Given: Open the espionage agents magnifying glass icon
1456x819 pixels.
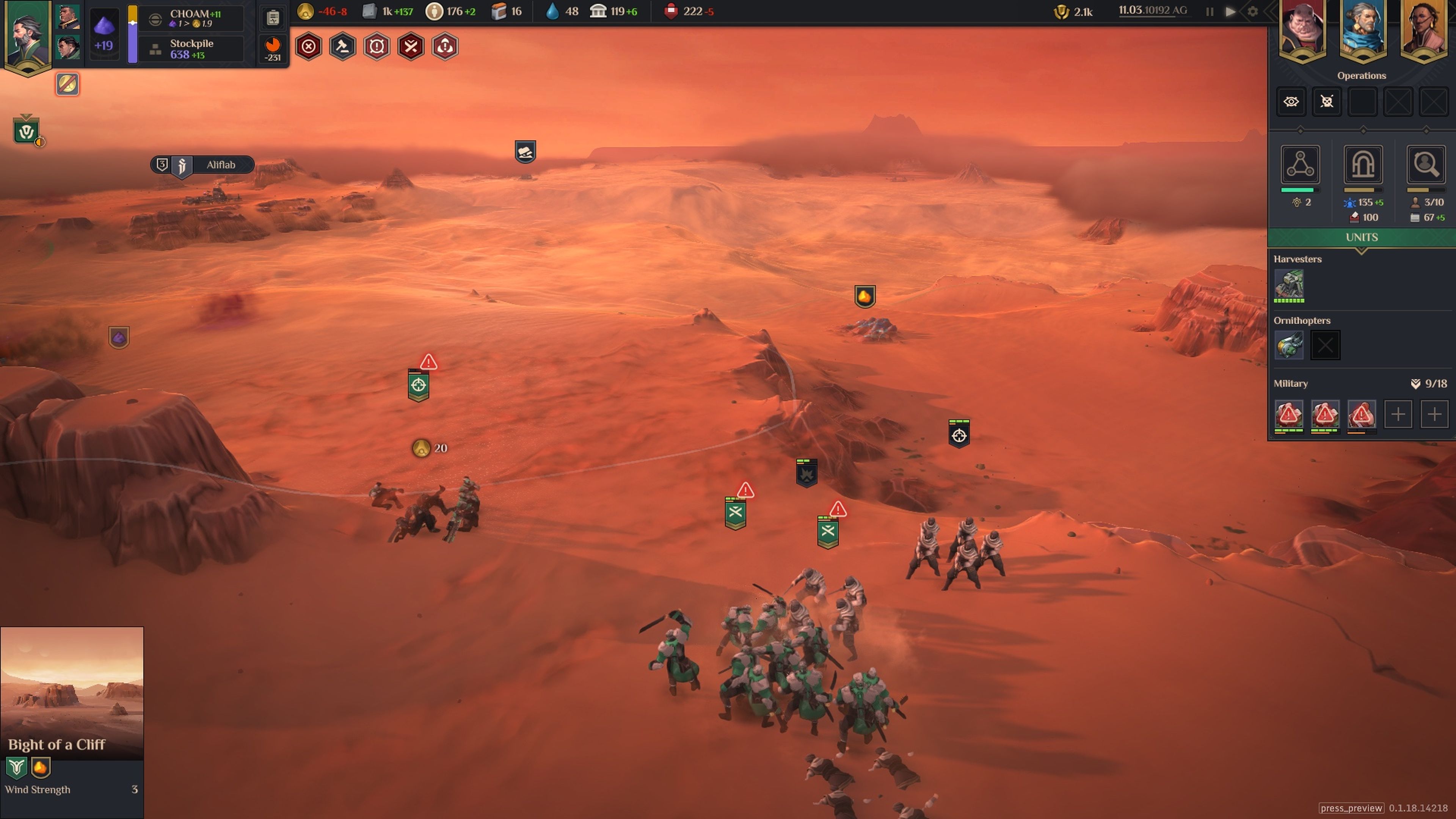Looking at the screenshot, I should coord(1426,165).
